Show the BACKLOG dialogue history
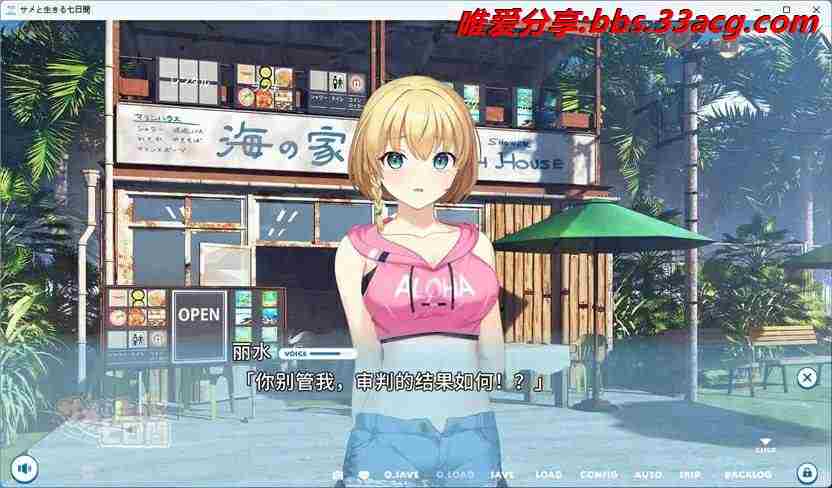832x488 pixels. click(748, 474)
